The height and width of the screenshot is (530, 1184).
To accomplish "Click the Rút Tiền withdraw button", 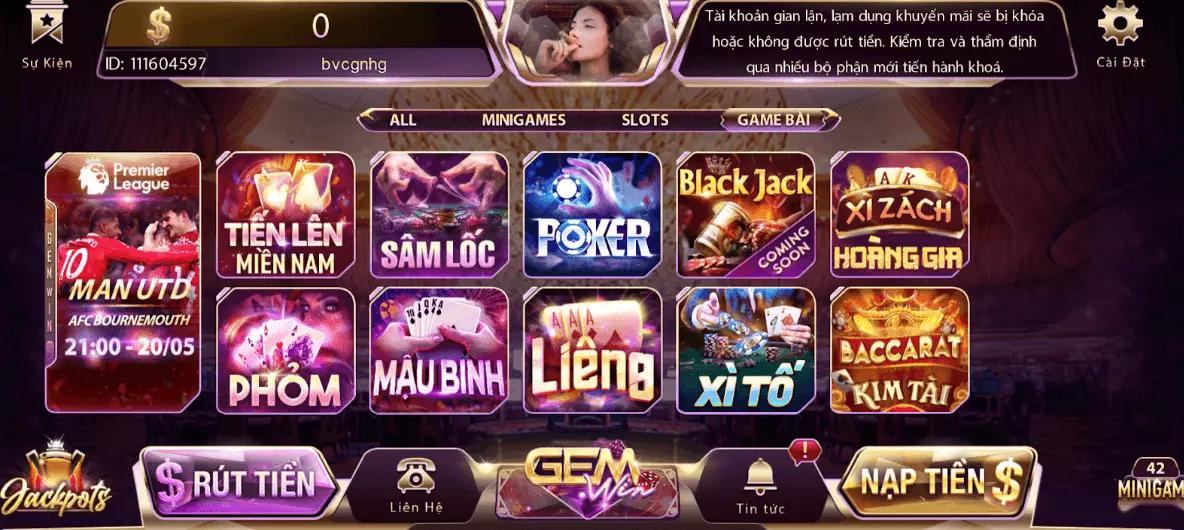I will [x=240, y=483].
